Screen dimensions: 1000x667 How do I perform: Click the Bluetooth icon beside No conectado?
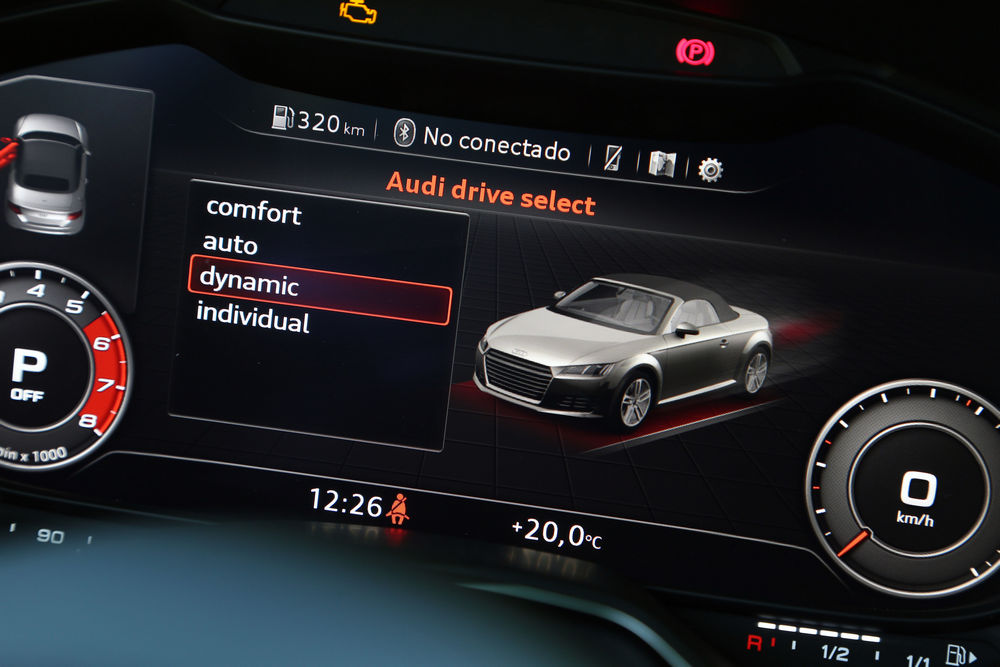click(404, 132)
